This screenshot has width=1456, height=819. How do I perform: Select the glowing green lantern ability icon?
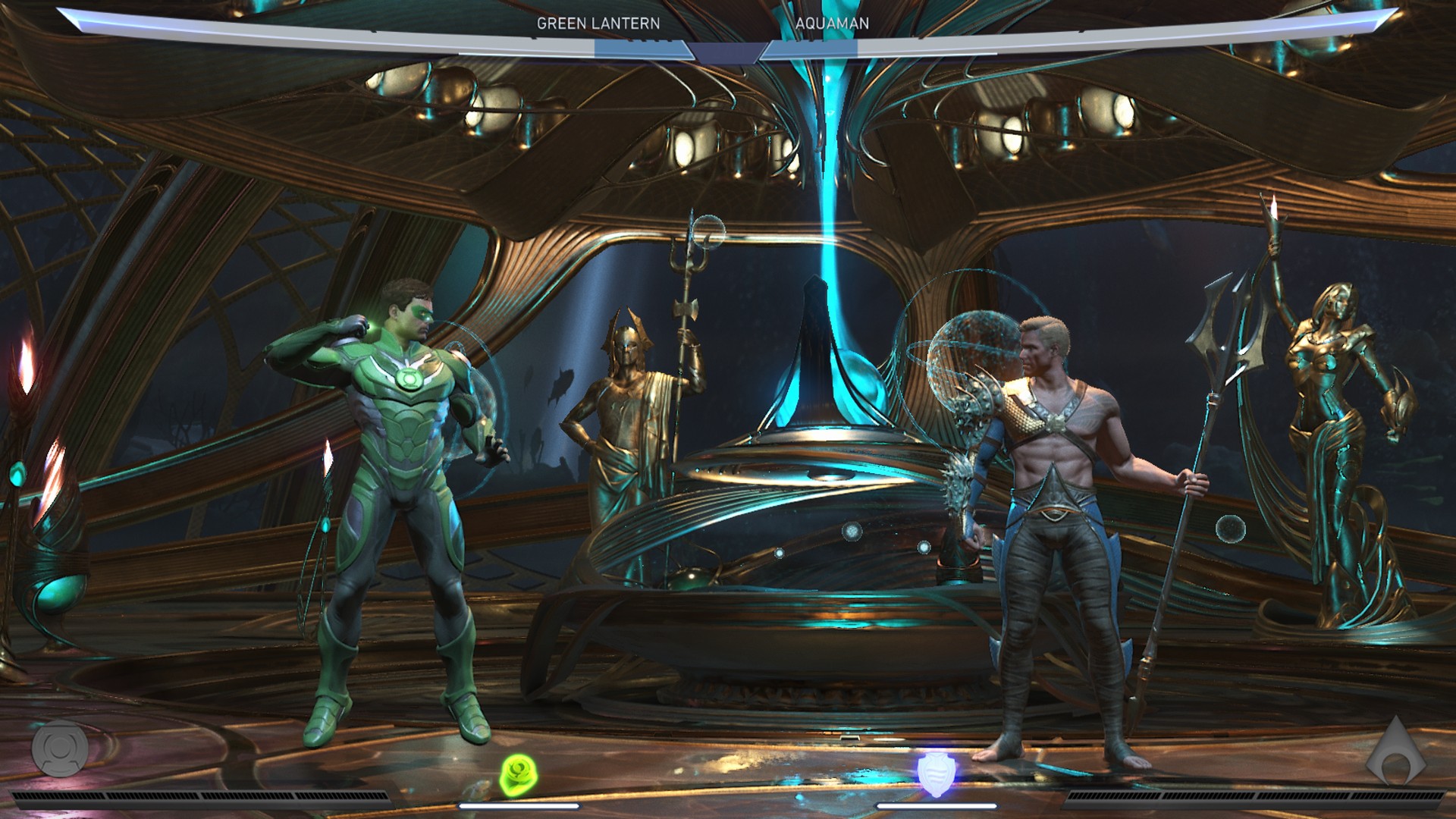pos(519,775)
